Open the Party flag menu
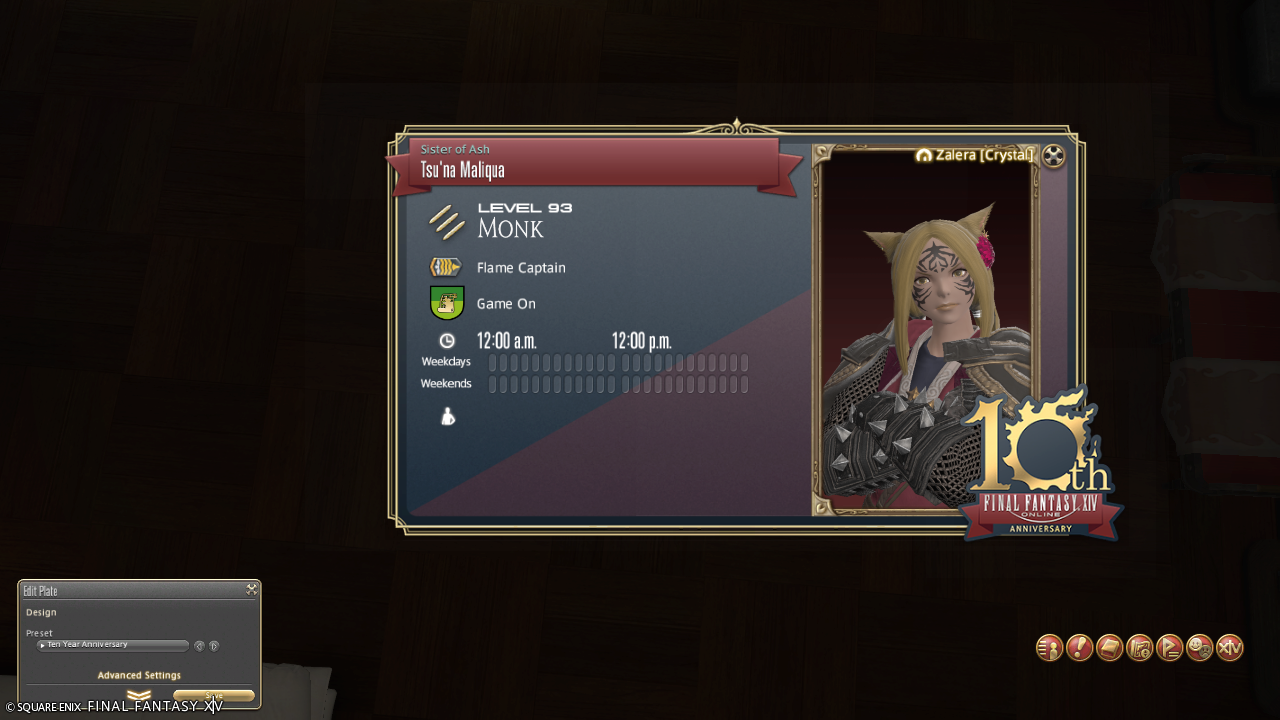Screen dimensions: 1280x720 (1169, 648)
